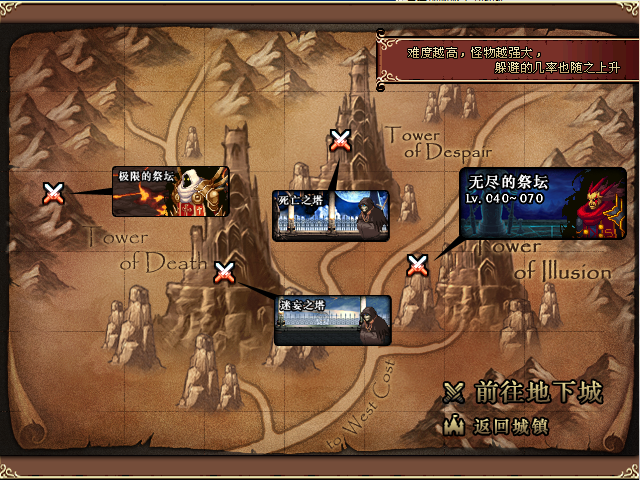Choose the 死亡之塔 dungeon card
The width and height of the screenshot is (640, 480).
[x=330, y=215]
